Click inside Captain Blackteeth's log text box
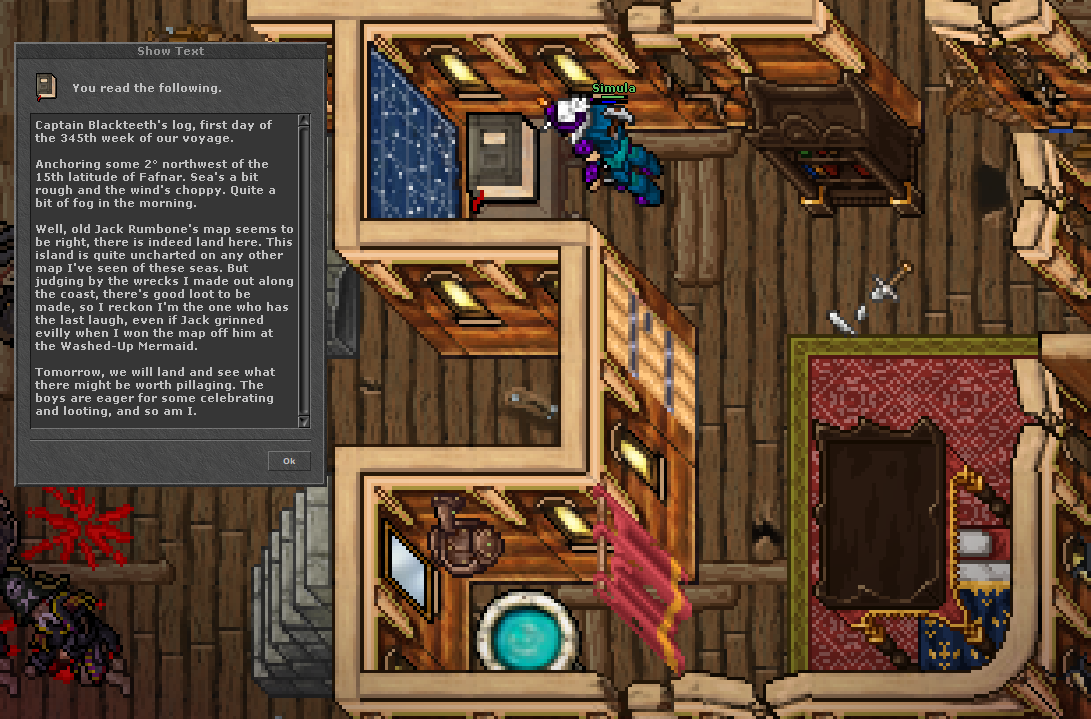Viewport: 1091px width, 719px height. click(x=160, y=270)
